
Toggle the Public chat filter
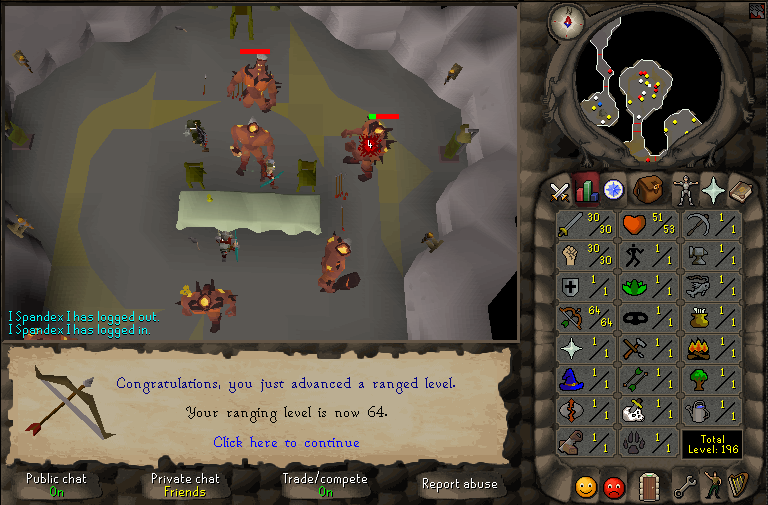click(56, 485)
